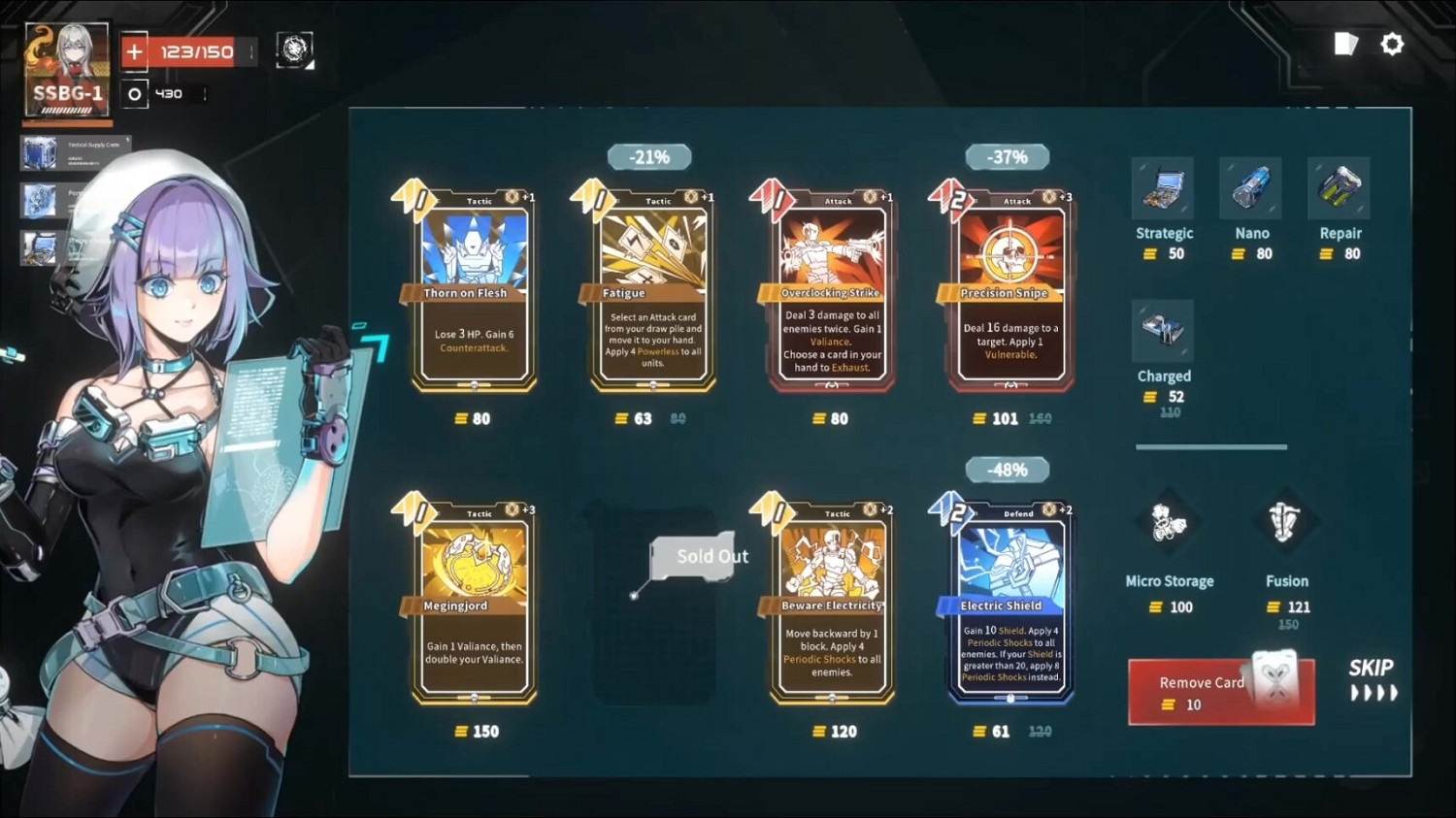Open the deck view icon top right
This screenshot has width=1456, height=818.
[1346, 44]
